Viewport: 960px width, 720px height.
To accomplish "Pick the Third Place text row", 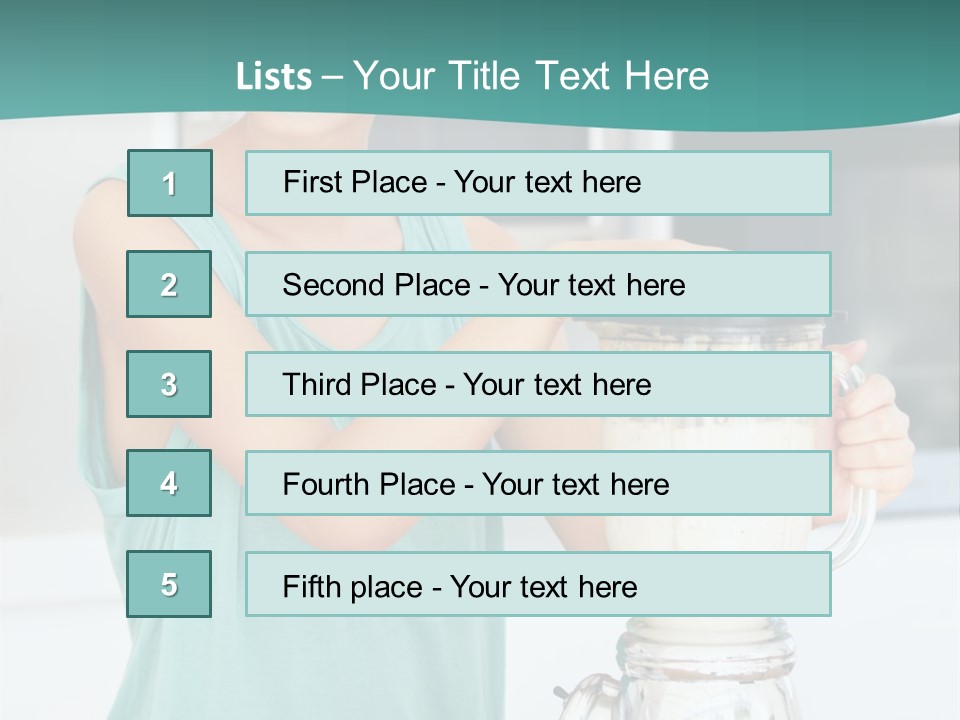I will (x=537, y=384).
